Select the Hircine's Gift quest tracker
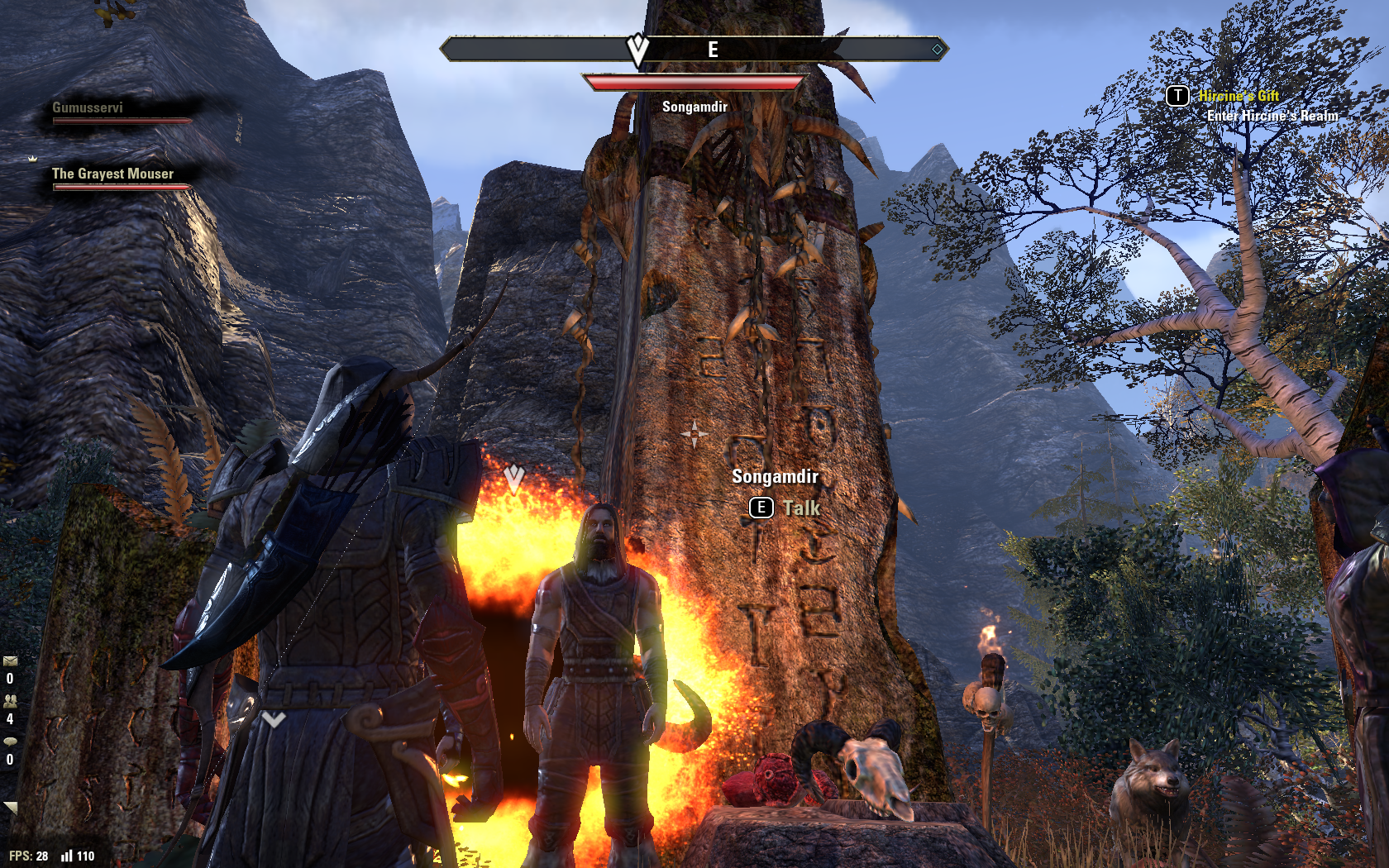 (1239, 96)
